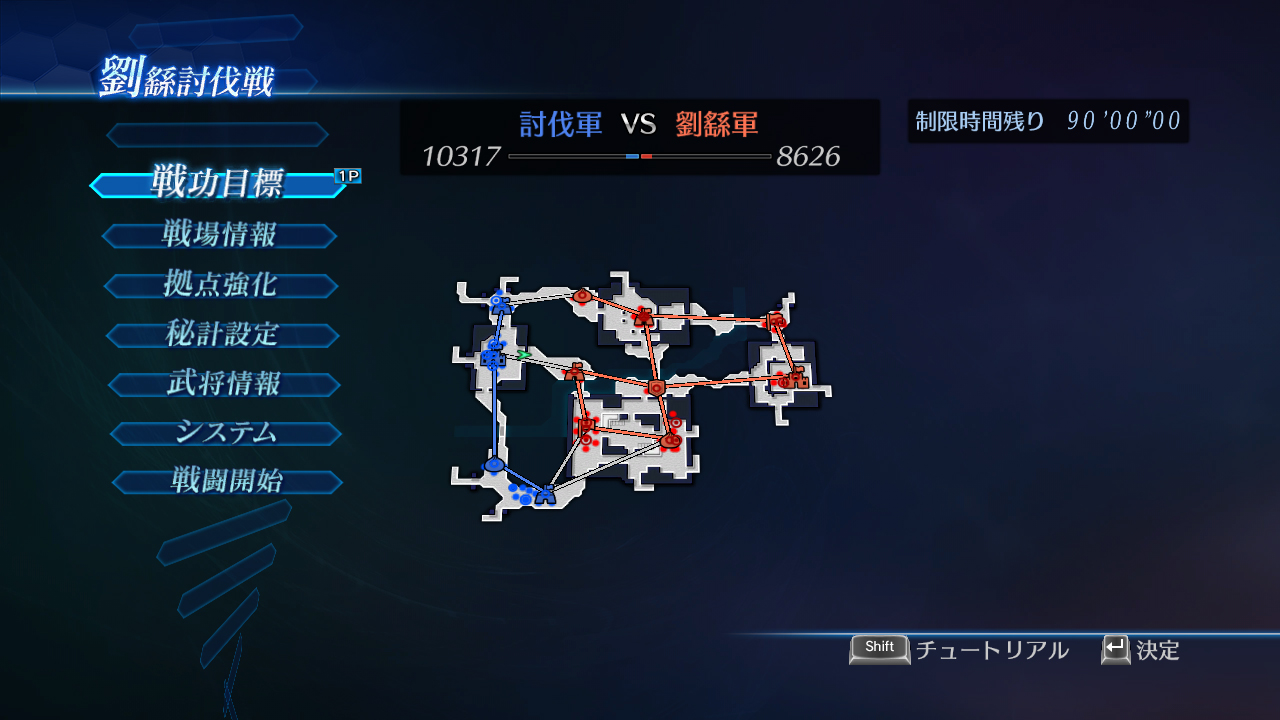Click the army power gauge between 10317 and 8626
The width and height of the screenshot is (1280, 720).
(x=640, y=157)
